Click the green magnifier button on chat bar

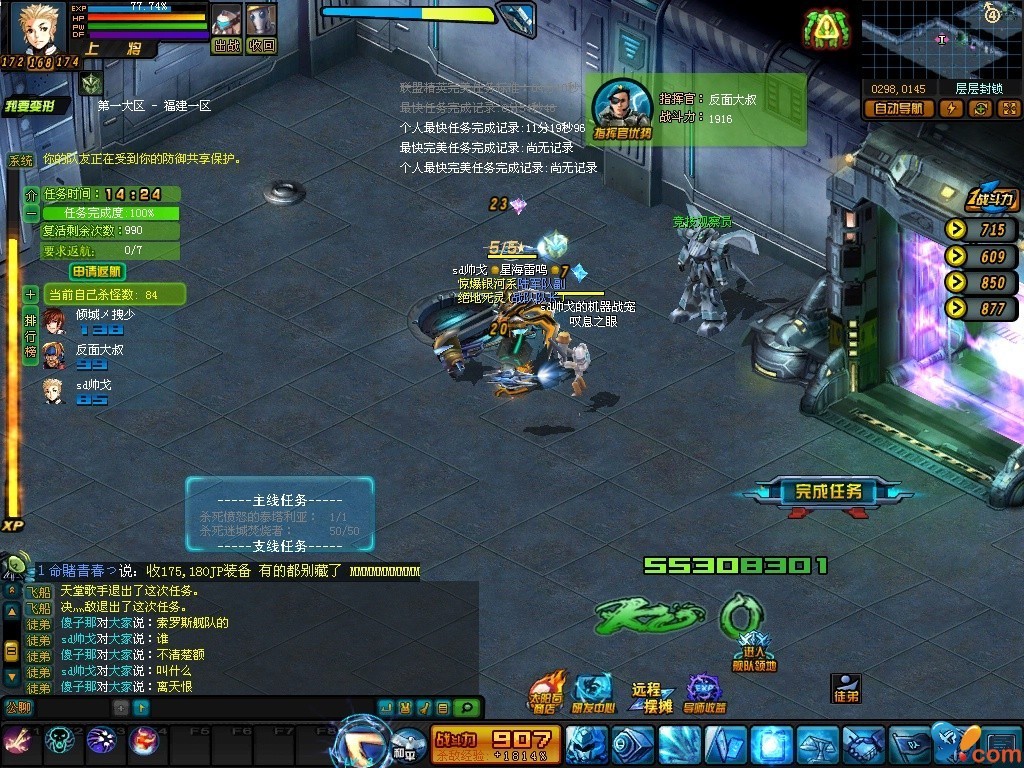(x=466, y=707)
